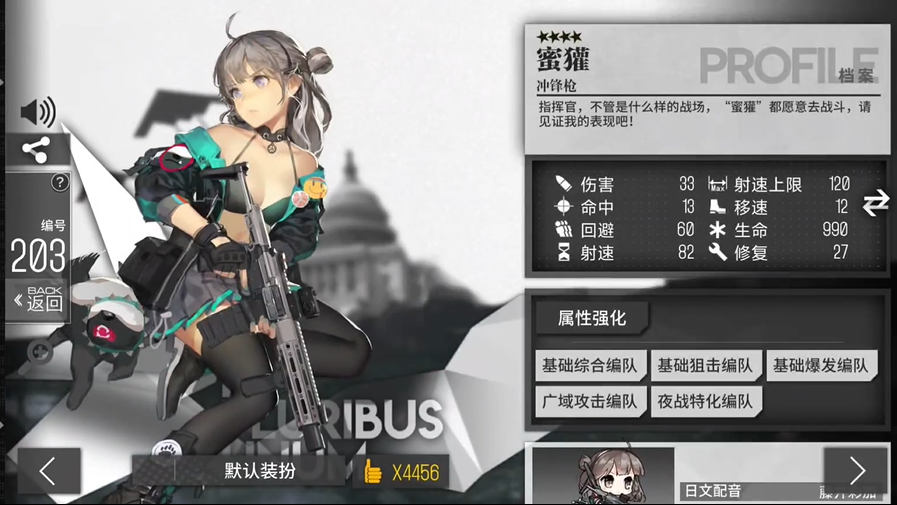The height and width of the screenshot is (505, 897).
Task: Click the question mark help icon
Action: [x=60, y=182]
